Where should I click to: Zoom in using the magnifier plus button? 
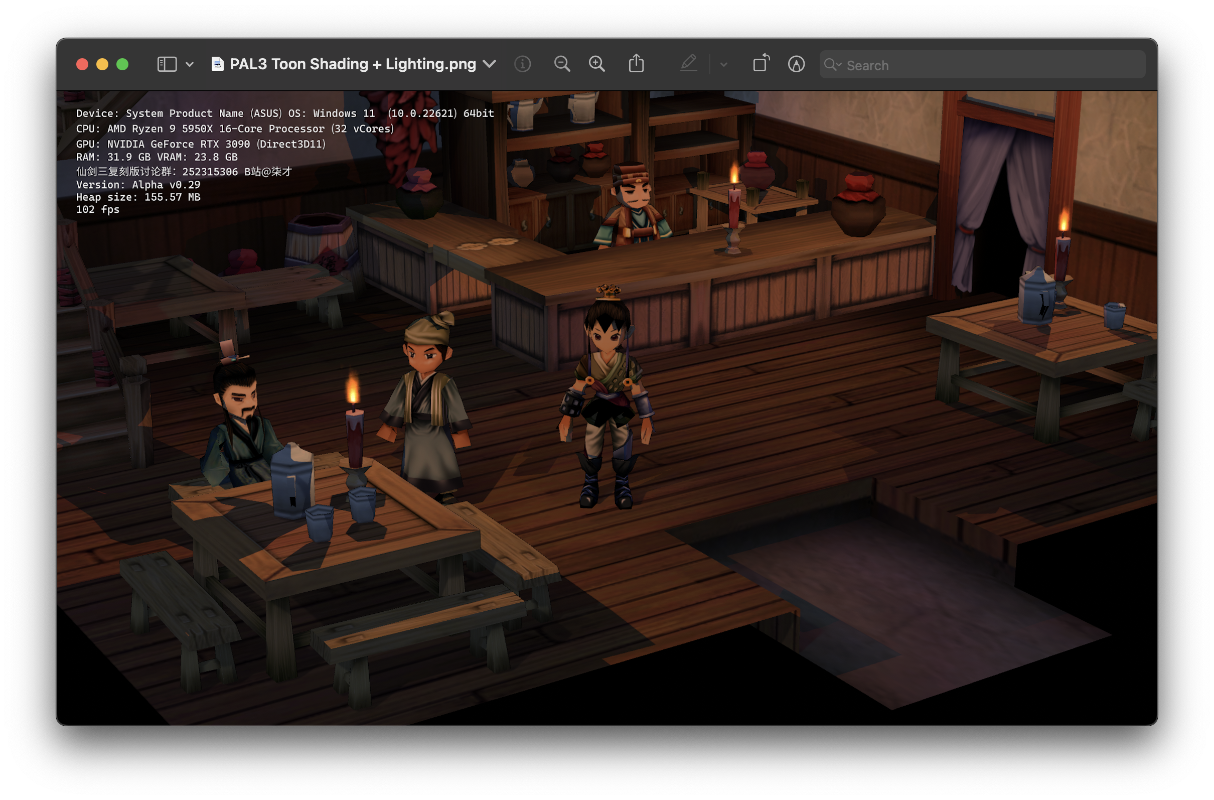(x=597, y=64)
